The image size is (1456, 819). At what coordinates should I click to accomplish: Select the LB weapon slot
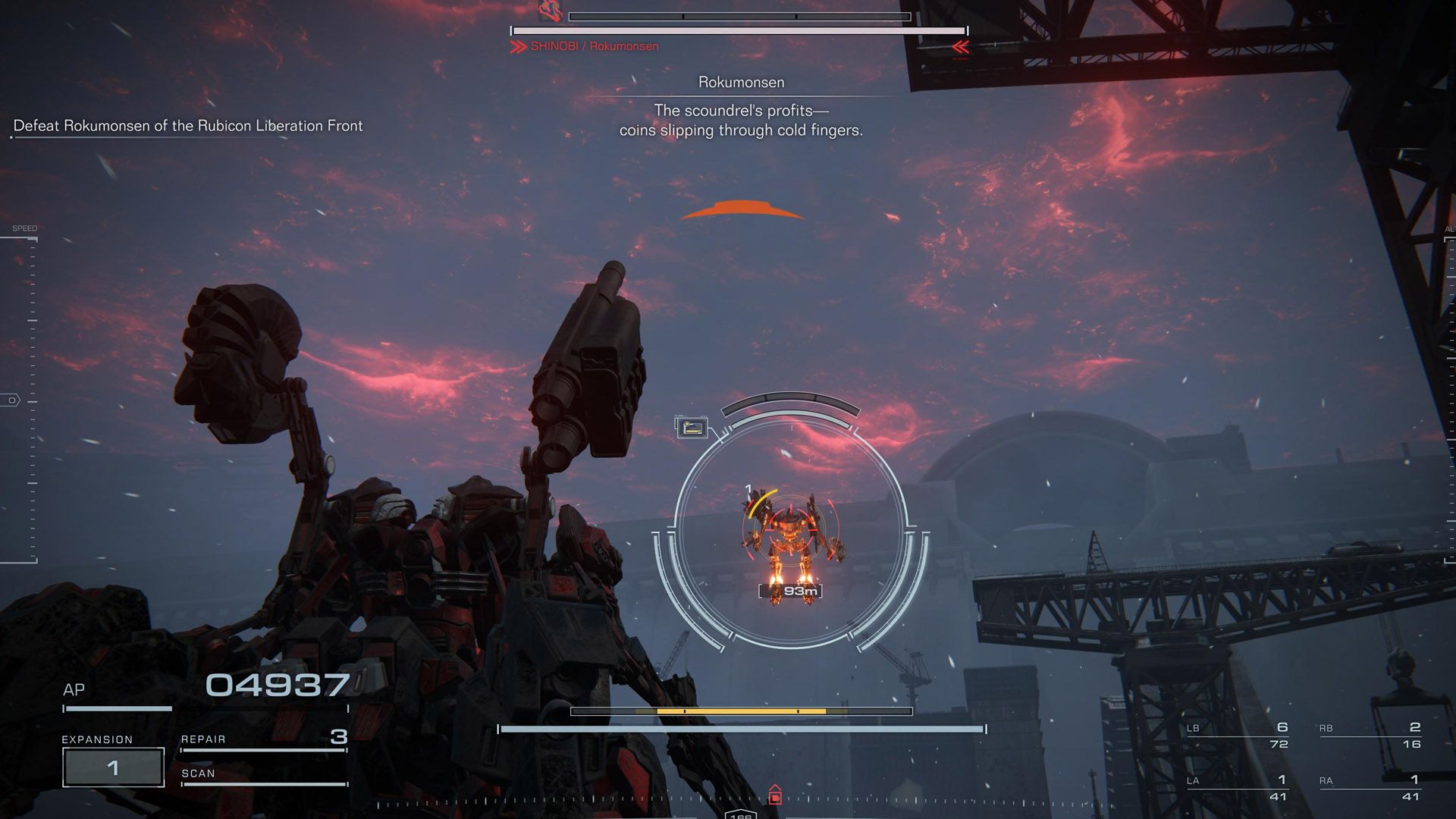pyautogui.click(x=1238, y=735)
